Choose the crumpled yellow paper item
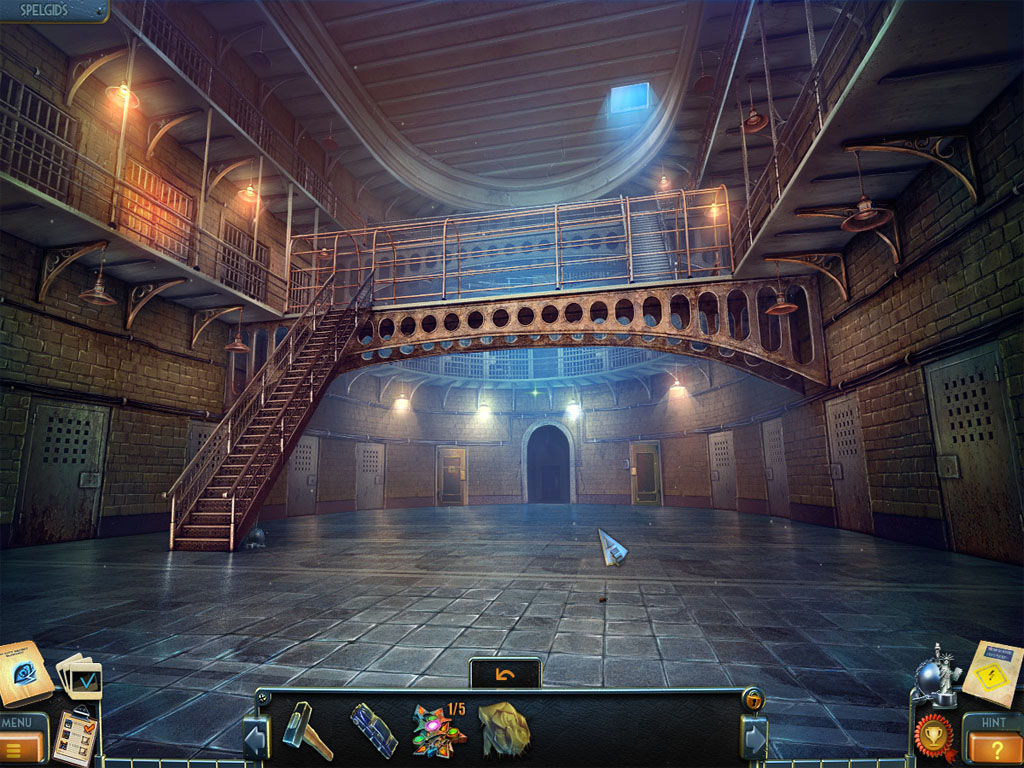Image resolution: width=1024 pixels, height=768 pixels. coord(504,729)
